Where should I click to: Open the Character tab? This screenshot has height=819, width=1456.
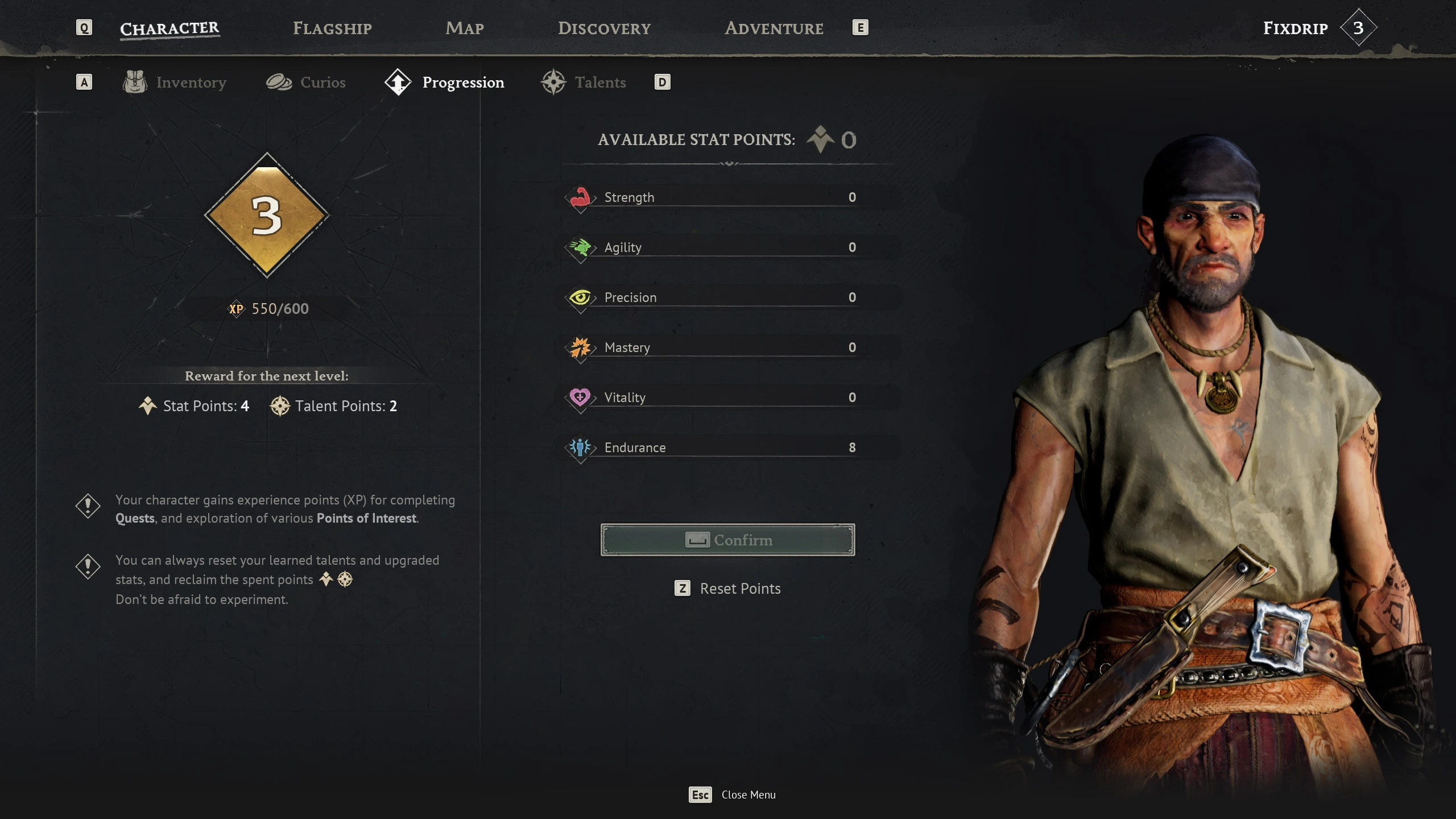[x=169, y=28]
